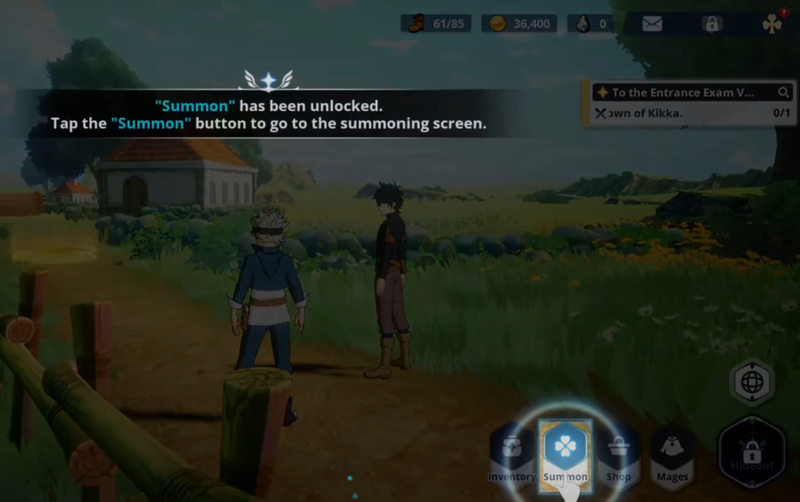Select the locked Hideout button
The width and height of the screenshot is (800, 502).
pos(752,451)
